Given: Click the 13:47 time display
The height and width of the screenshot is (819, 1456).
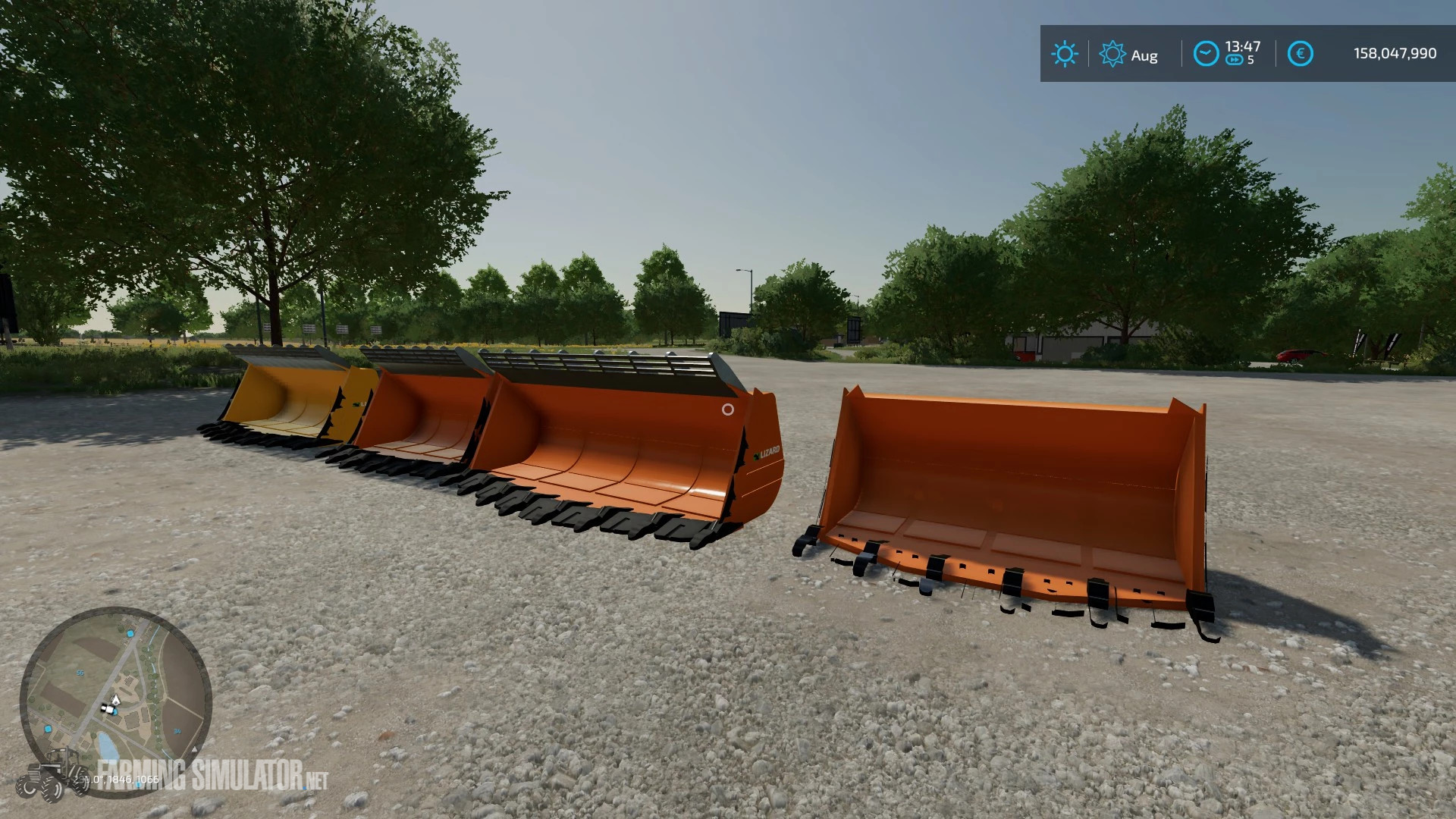Looking at the screenshot, I should click(x=1241, y=46).
